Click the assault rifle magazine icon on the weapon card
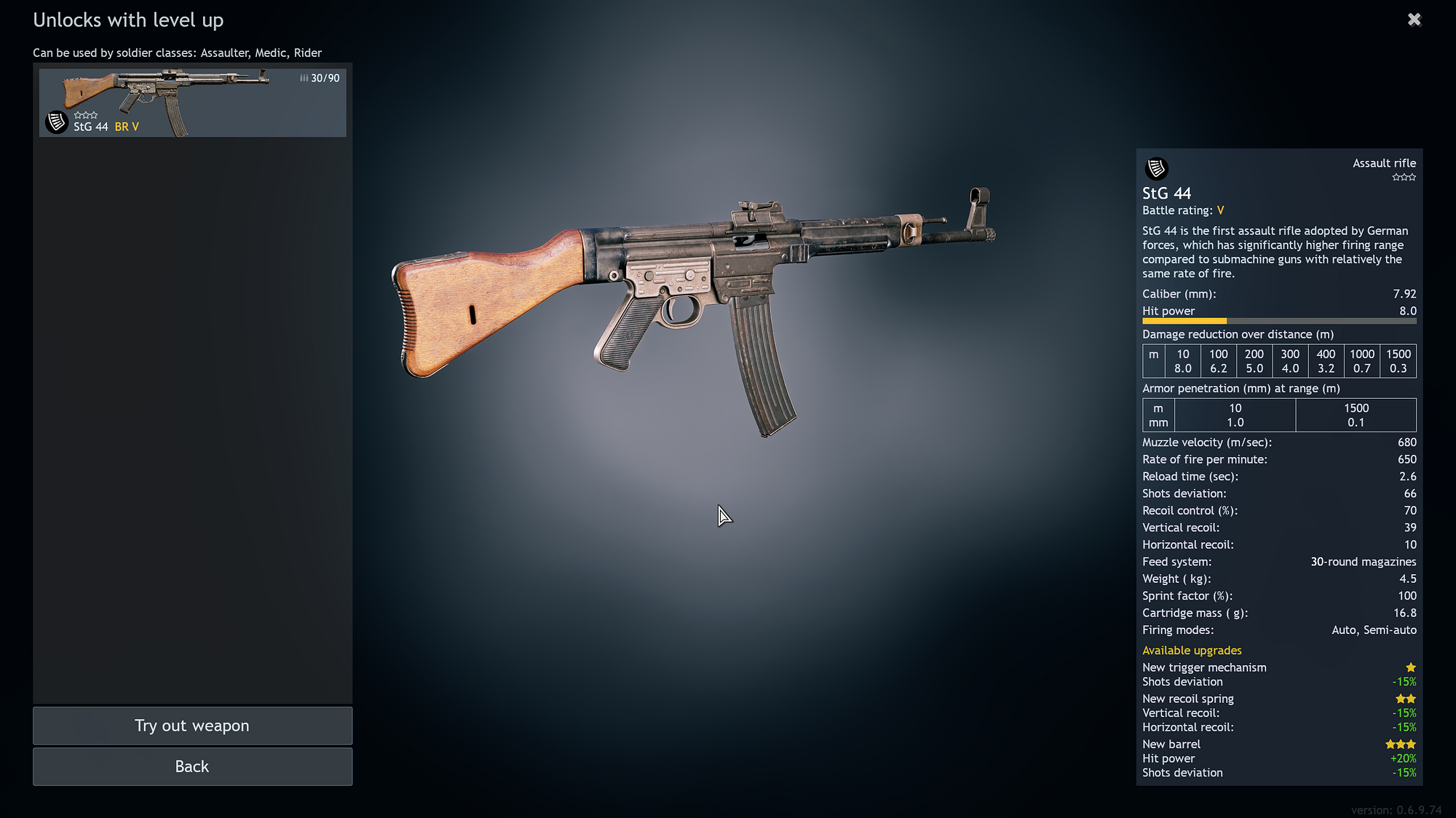This screenshot has height=818, width=1456. tap(57, 122)
